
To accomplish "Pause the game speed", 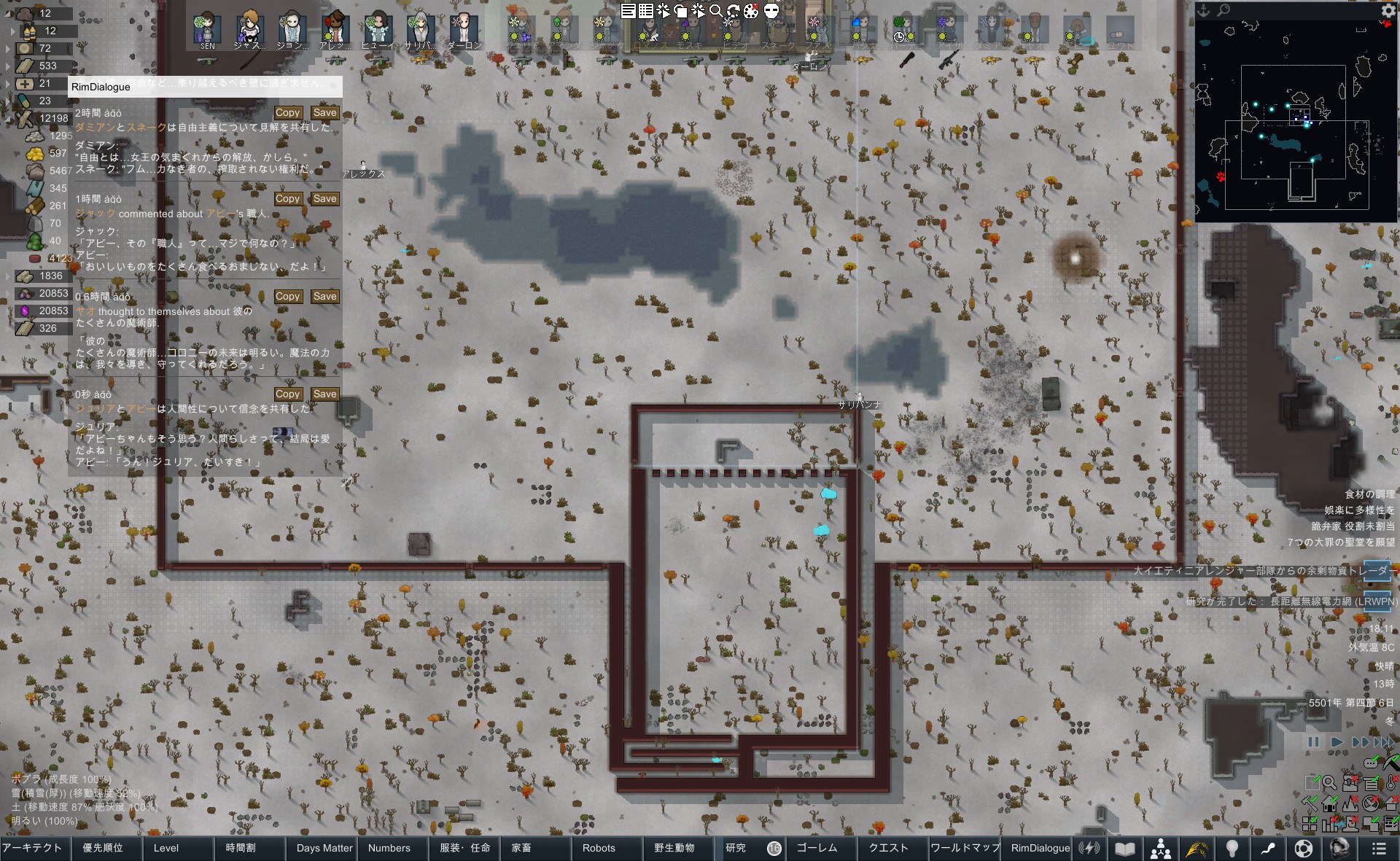I will tap(1313, 742).
